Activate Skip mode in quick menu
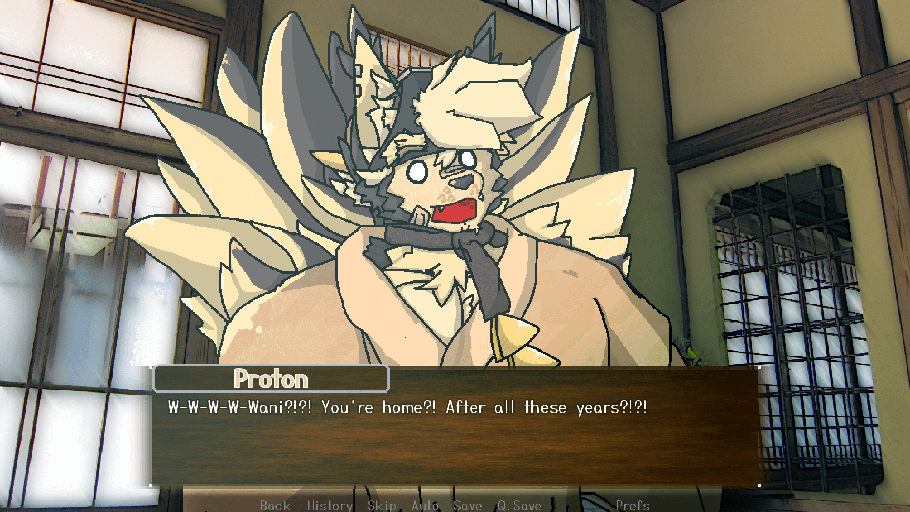 click(x=381, y=505)
